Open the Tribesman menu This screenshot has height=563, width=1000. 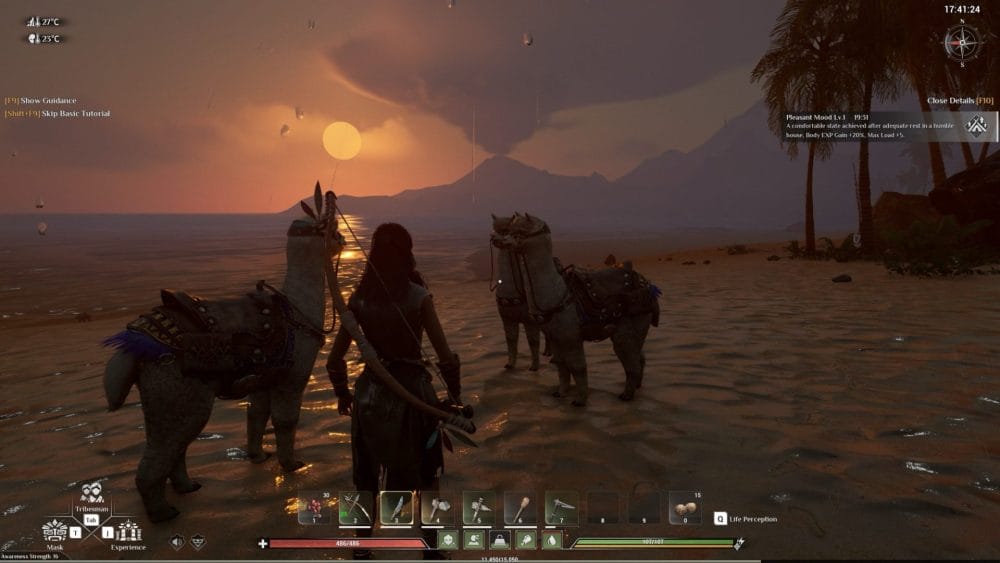tap(92, 494)
